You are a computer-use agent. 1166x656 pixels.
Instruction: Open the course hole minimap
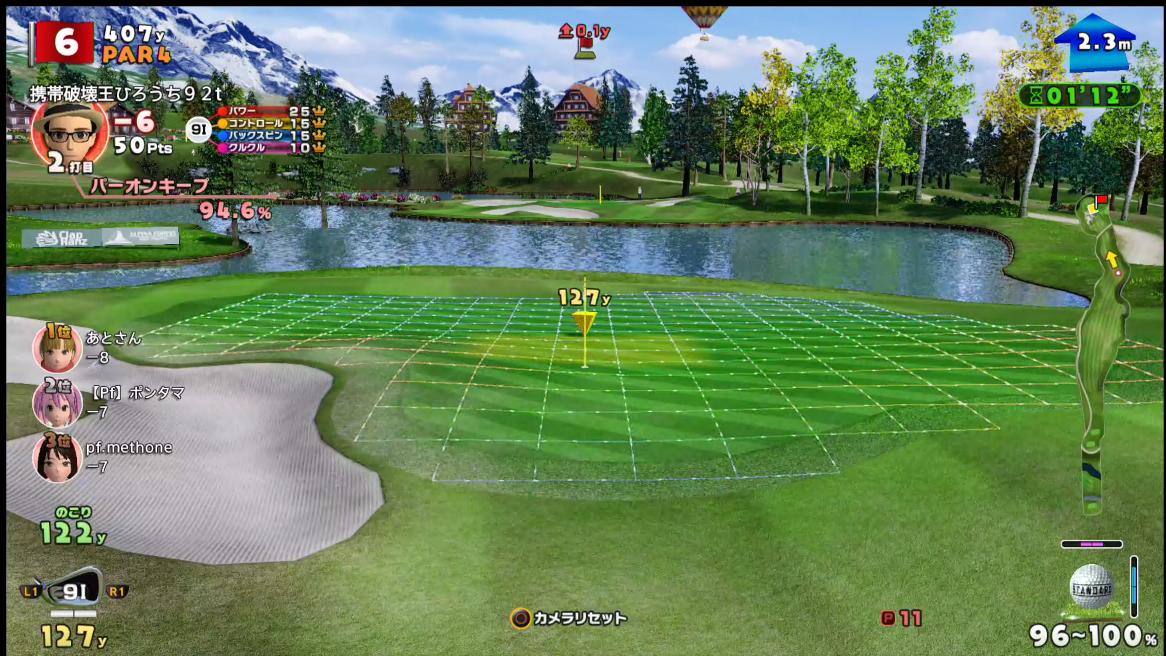(x=1101, y=350)
